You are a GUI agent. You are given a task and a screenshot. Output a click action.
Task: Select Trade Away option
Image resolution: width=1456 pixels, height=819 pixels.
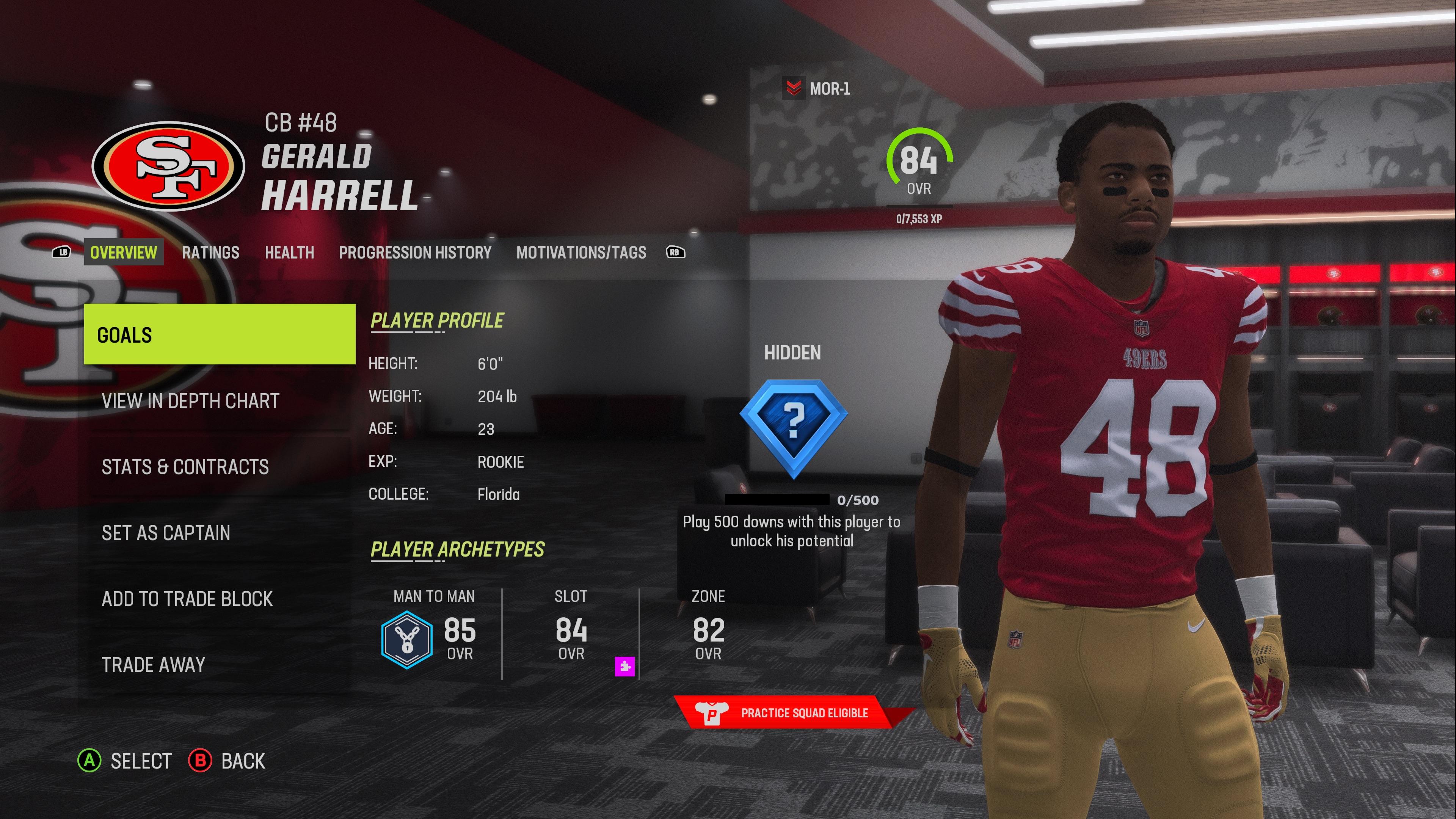(152, 665)
